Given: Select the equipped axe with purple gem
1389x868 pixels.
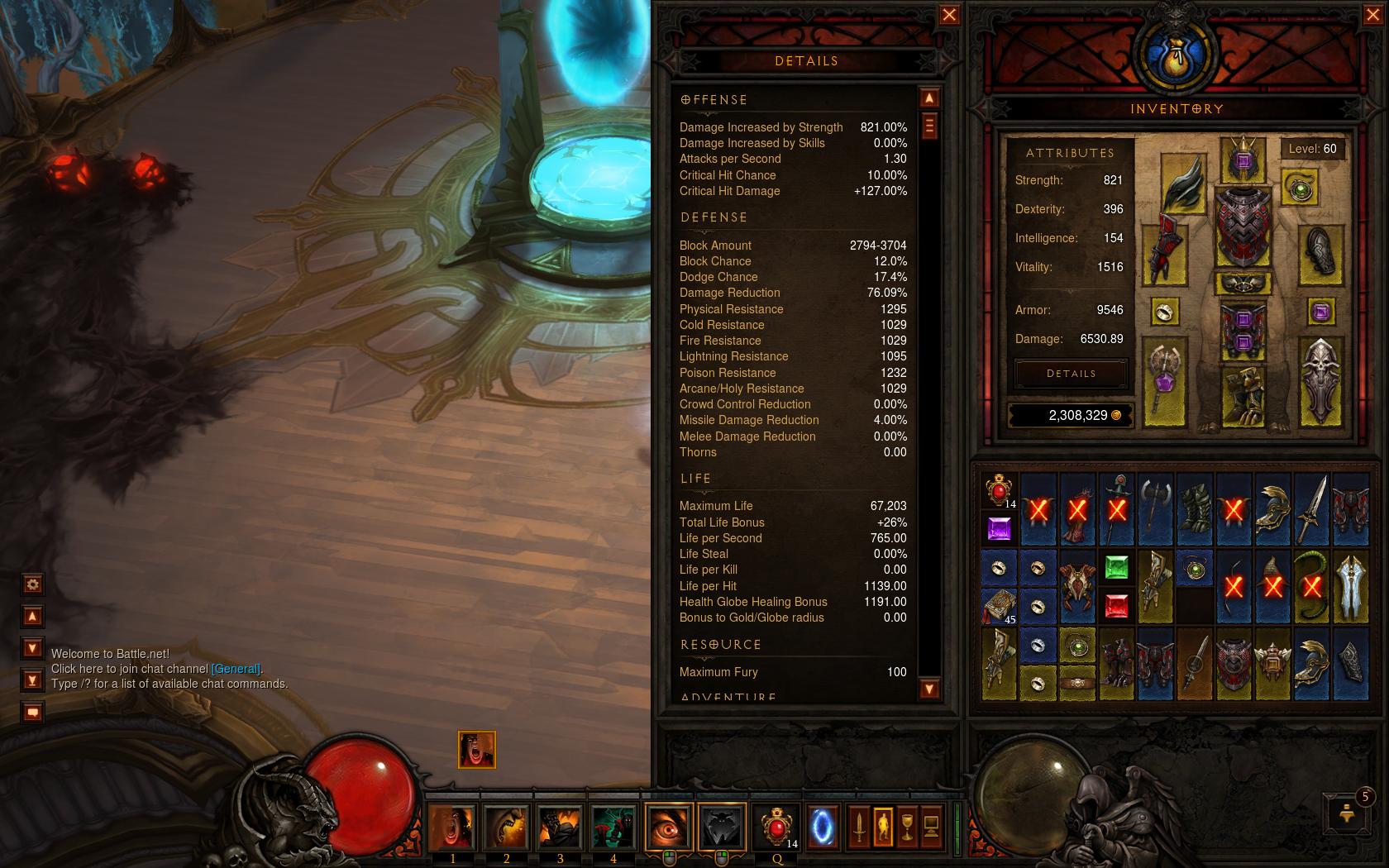Looking at the screenshot, I should [1164, 381].
